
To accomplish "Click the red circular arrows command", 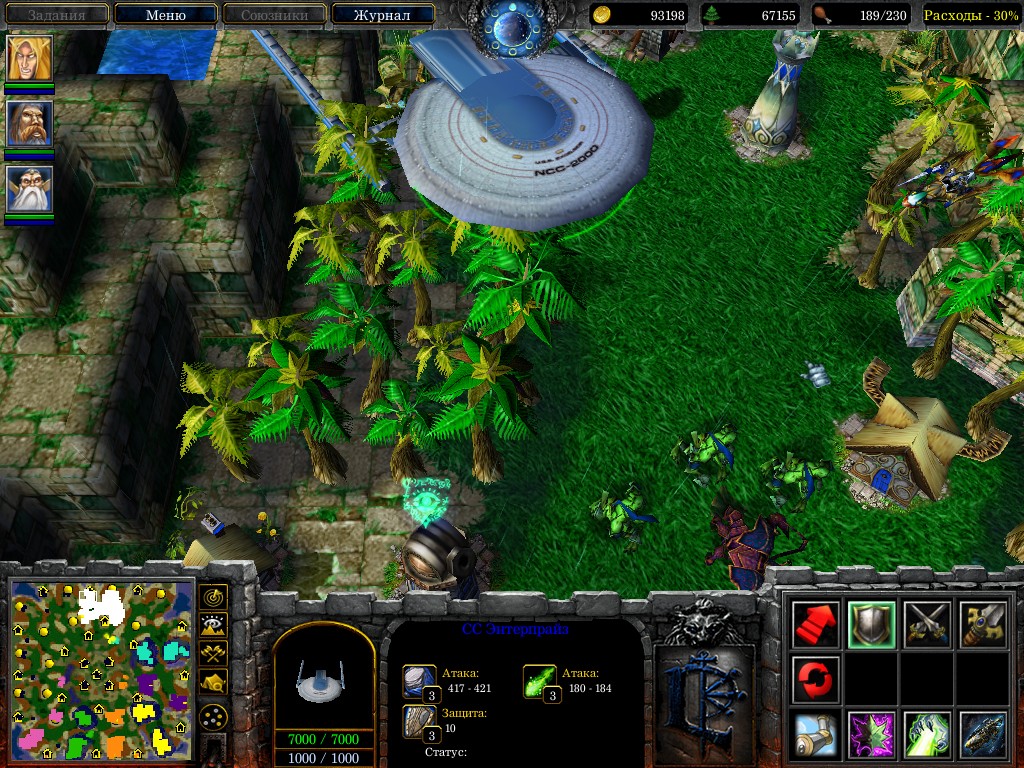I will (x=815, y=679).
